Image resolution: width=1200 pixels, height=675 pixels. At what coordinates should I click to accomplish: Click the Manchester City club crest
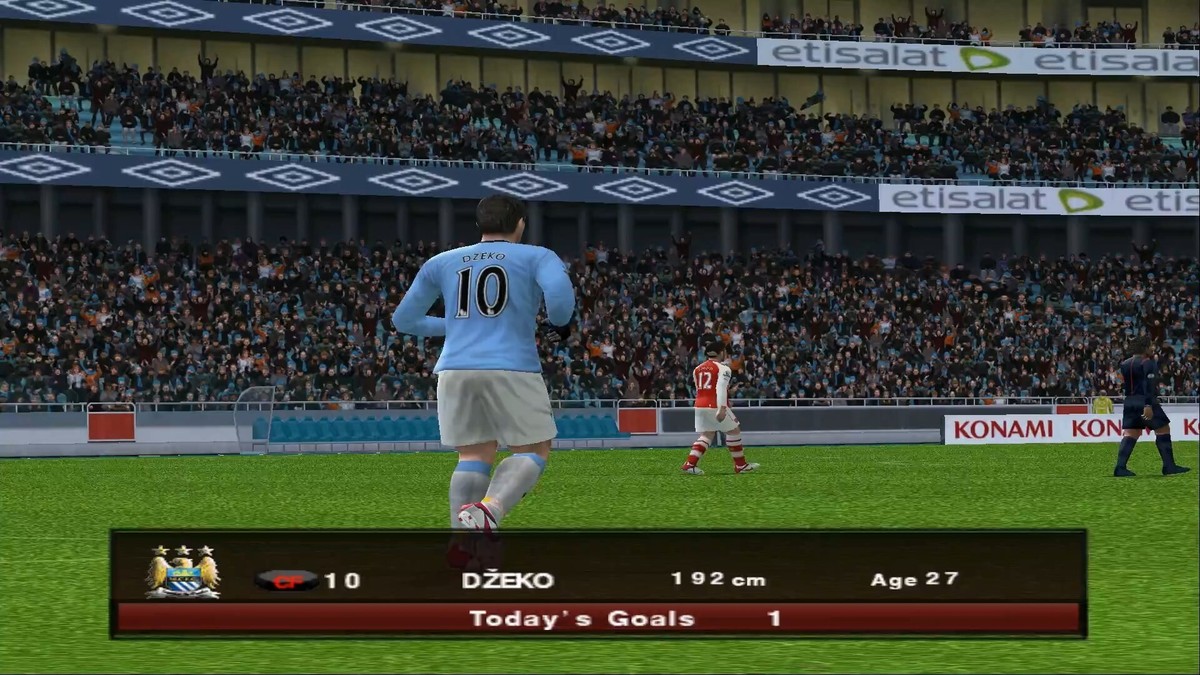182,573
